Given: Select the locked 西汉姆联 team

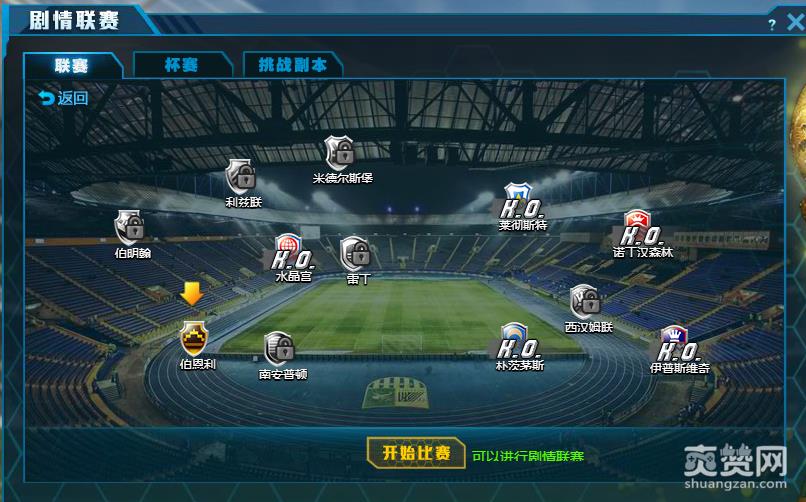Looking at the screenshot, I should [584, 301].
